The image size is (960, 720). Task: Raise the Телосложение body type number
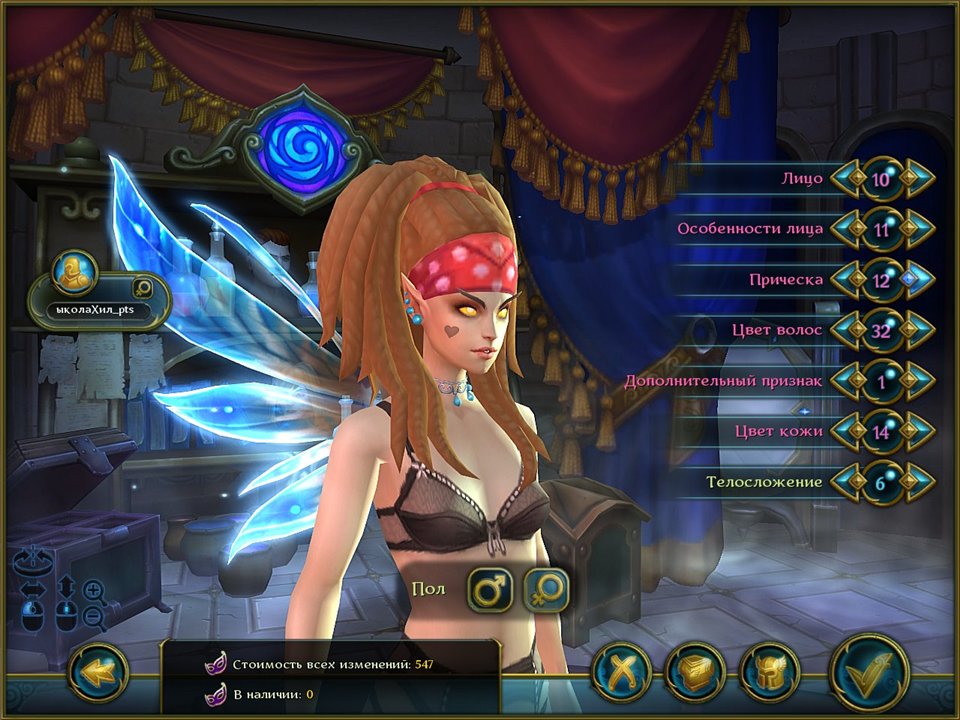tap(915, 482)
